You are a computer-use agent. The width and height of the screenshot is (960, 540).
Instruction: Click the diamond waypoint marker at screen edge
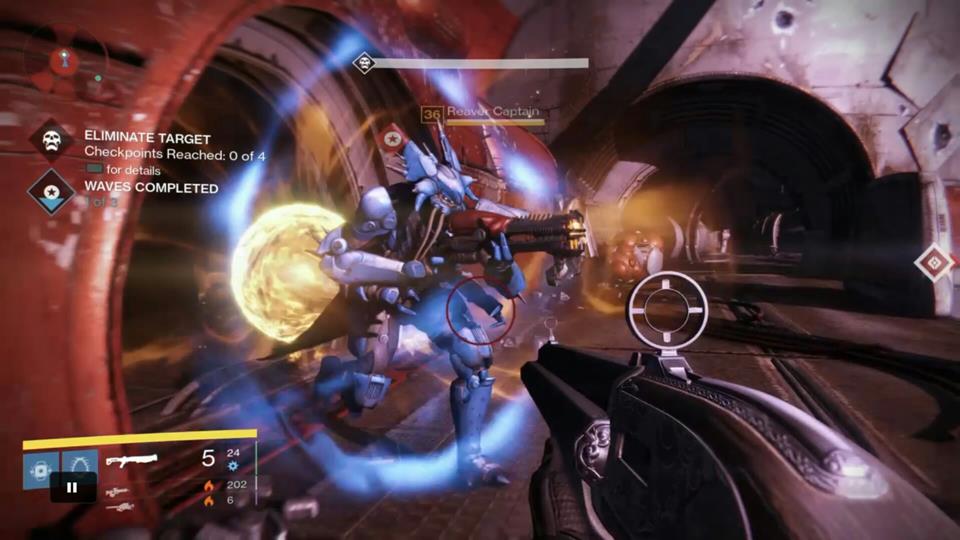[935, 263]
